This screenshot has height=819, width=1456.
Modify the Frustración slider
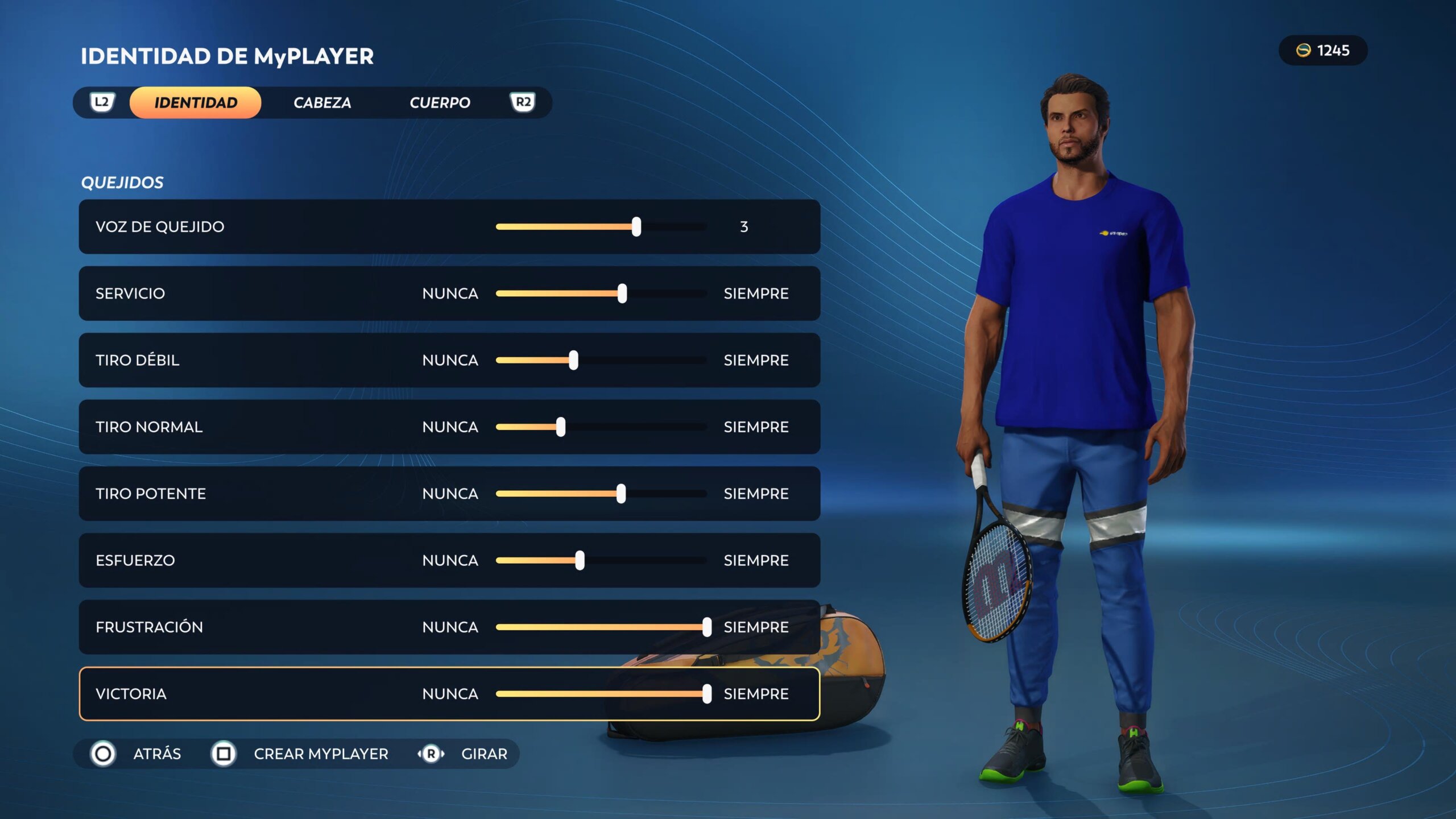click(x=706, y=627)
